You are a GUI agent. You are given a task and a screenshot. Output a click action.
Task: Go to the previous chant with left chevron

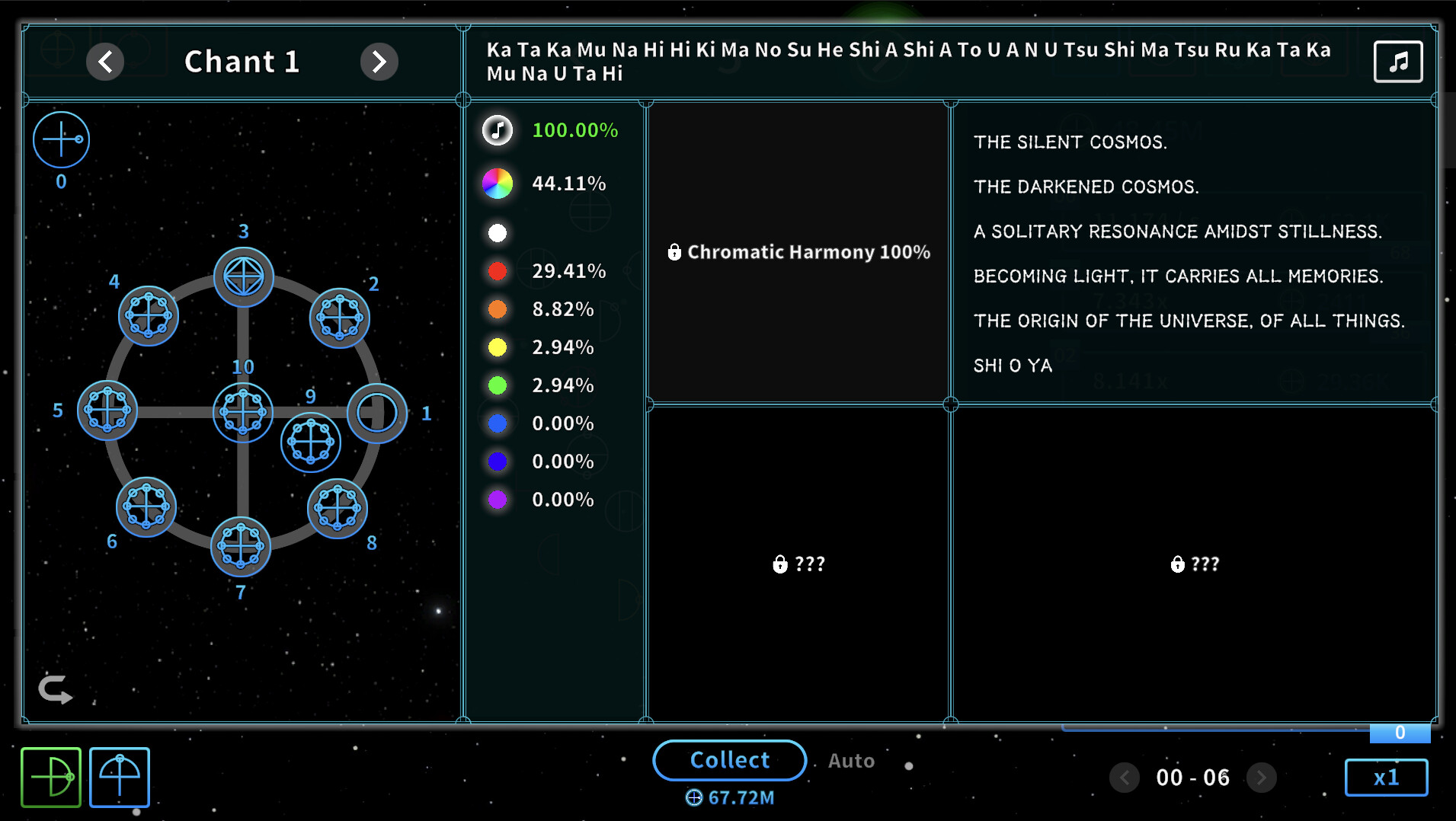coord(105,62)
